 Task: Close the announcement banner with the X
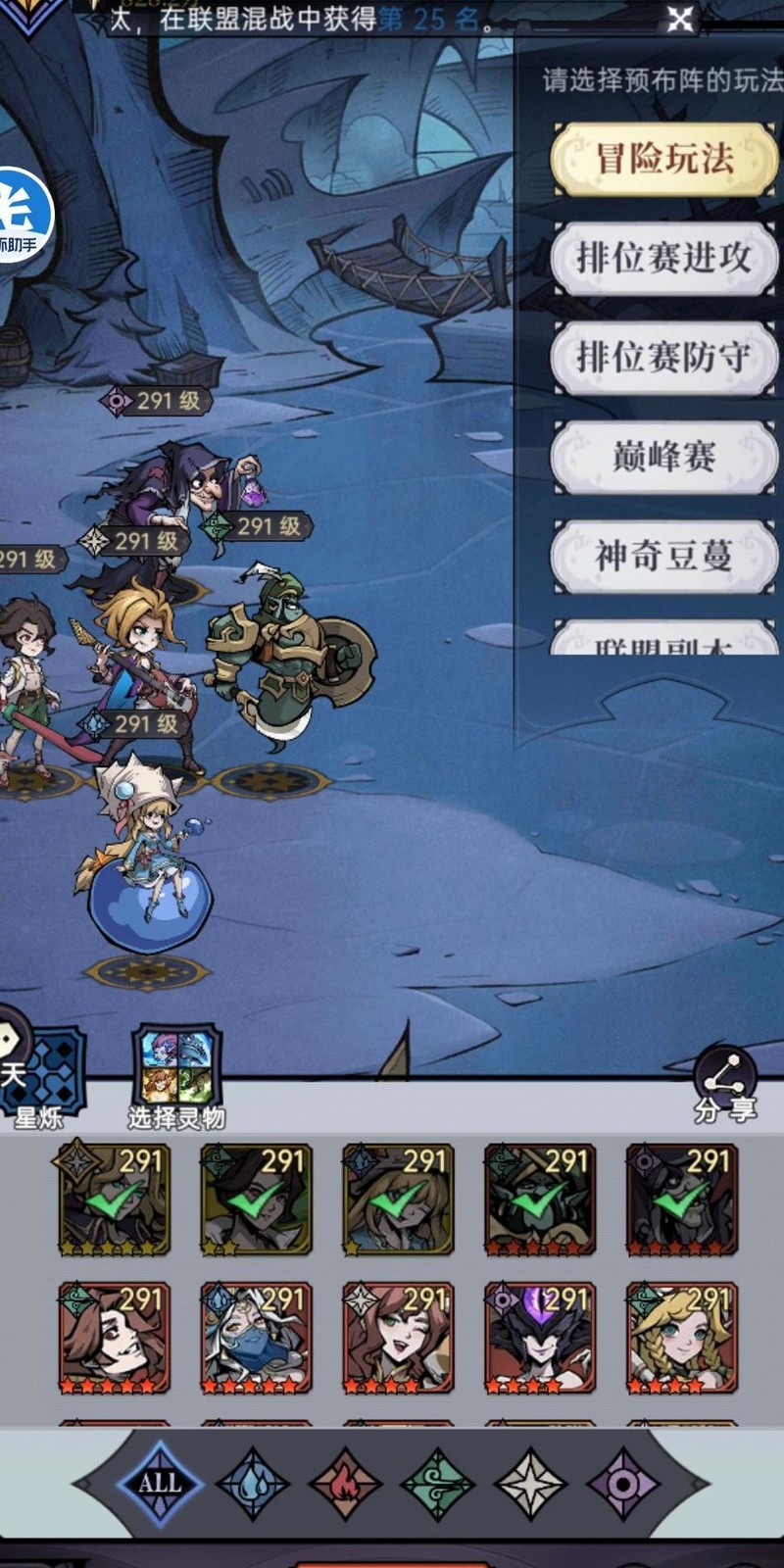point(680,19)
